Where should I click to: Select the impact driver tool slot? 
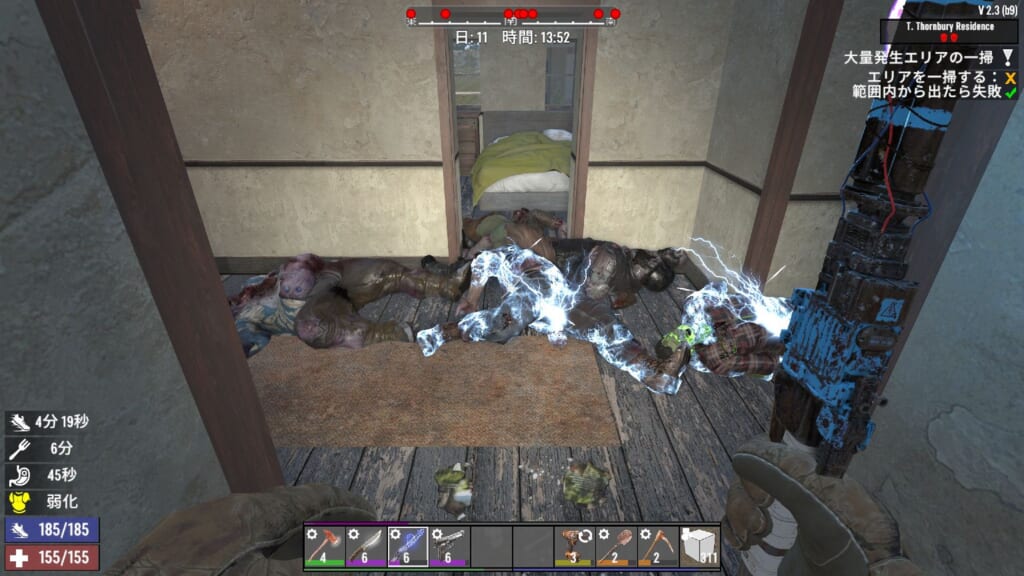tap(574, 546)
